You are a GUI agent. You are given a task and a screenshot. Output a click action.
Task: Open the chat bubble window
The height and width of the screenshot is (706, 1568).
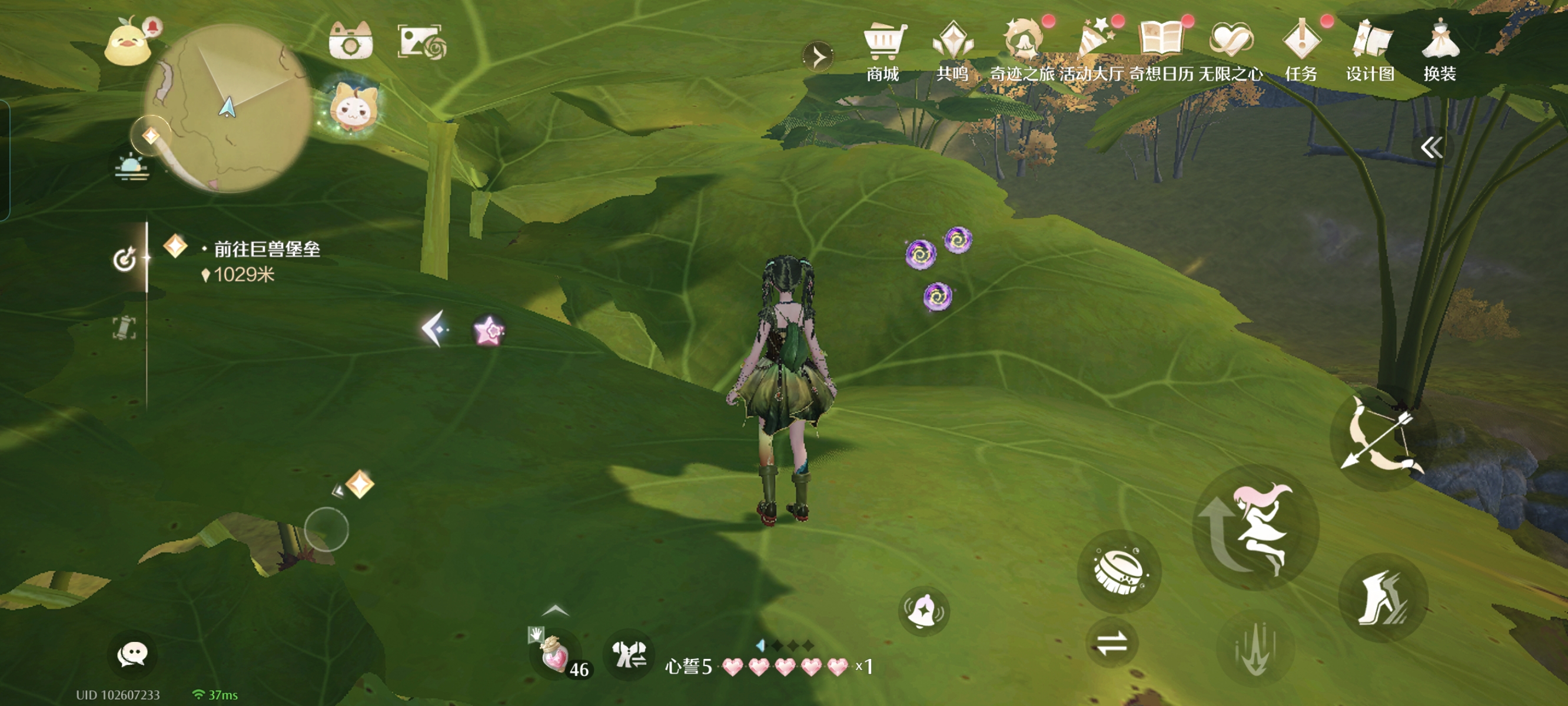(x=132, y=654)
